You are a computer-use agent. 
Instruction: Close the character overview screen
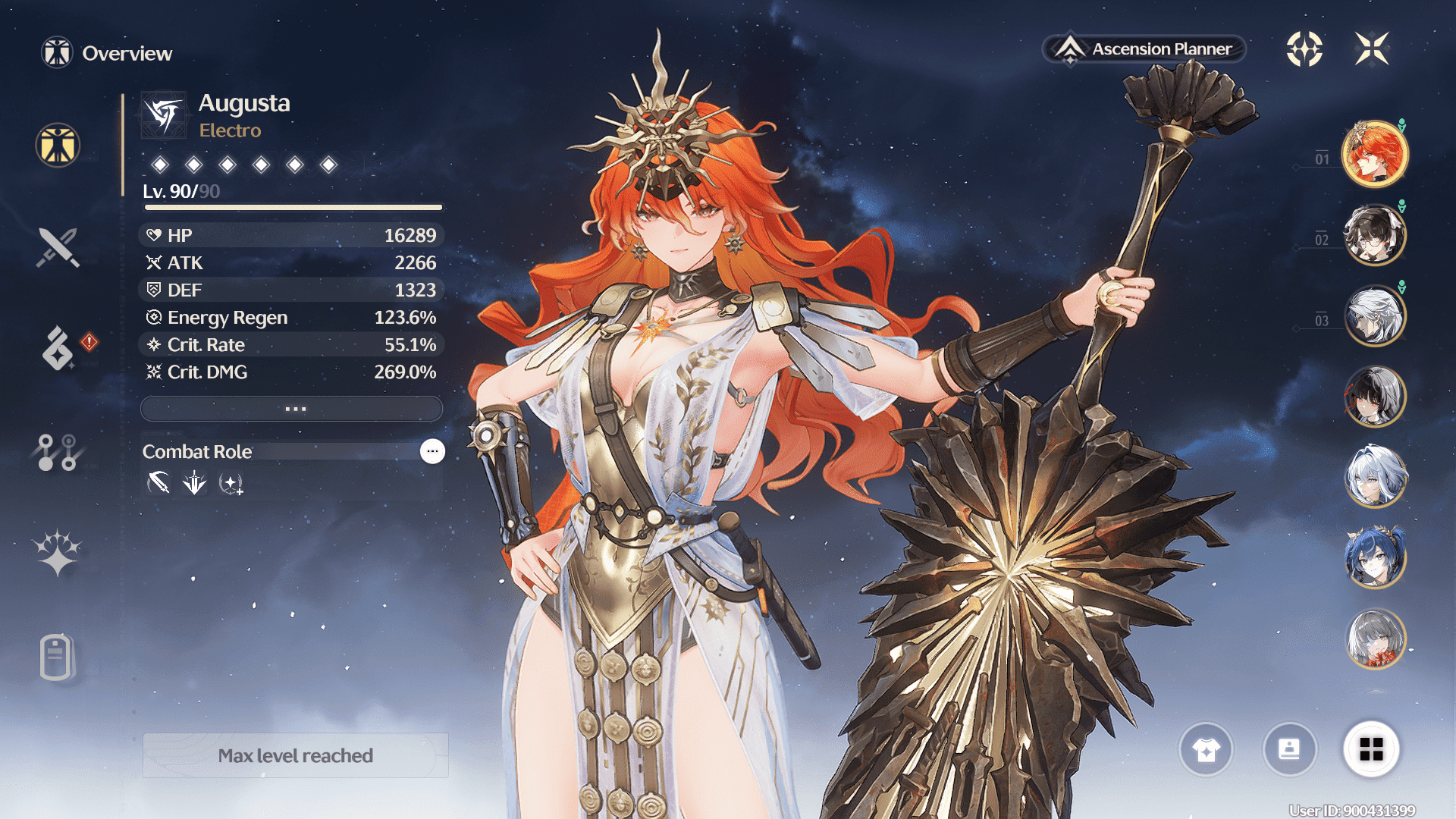(x=1372, y=49)
